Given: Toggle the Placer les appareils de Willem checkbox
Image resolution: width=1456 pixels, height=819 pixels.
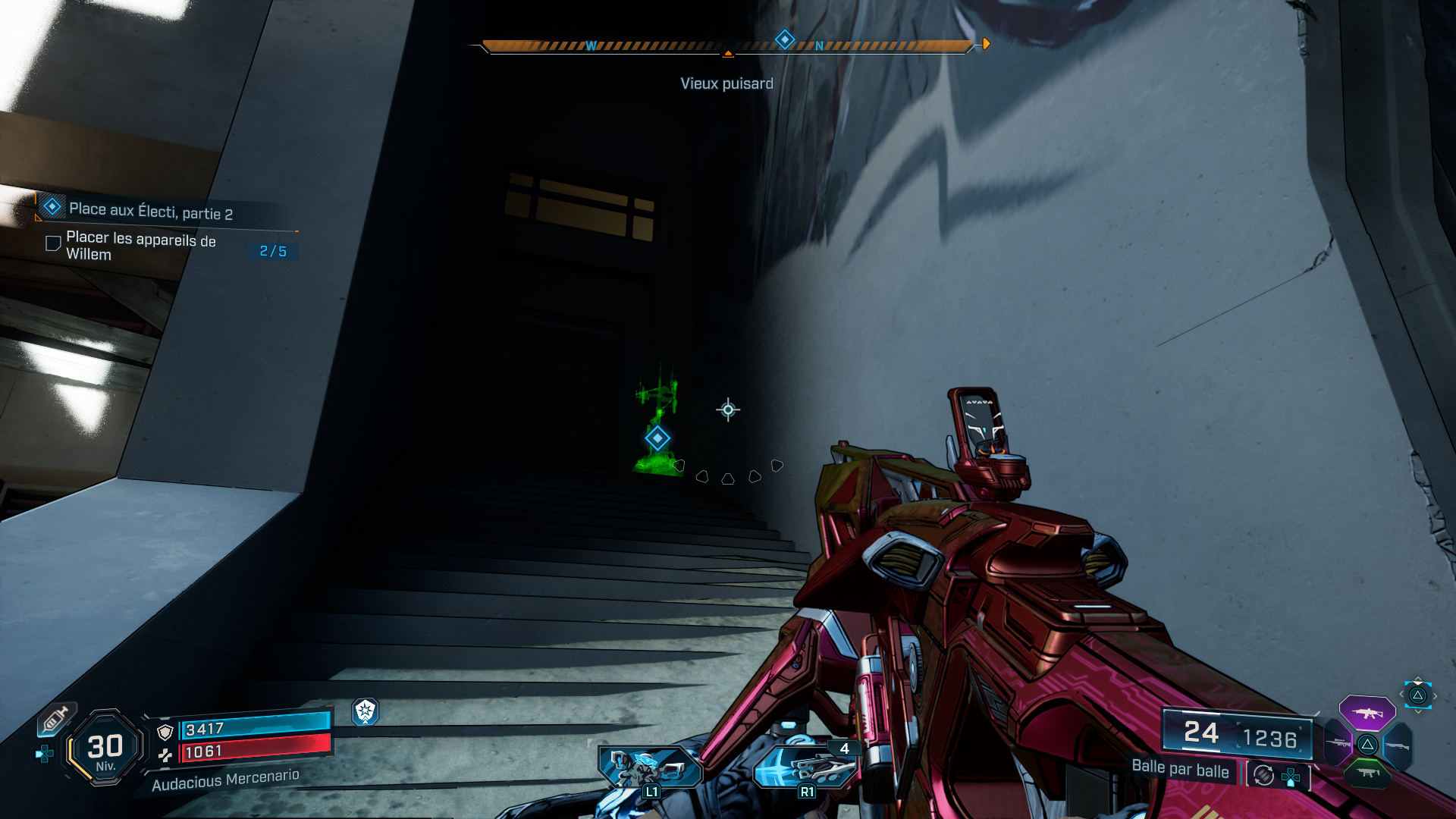Looking at the screenshot, I should point(53,243).
